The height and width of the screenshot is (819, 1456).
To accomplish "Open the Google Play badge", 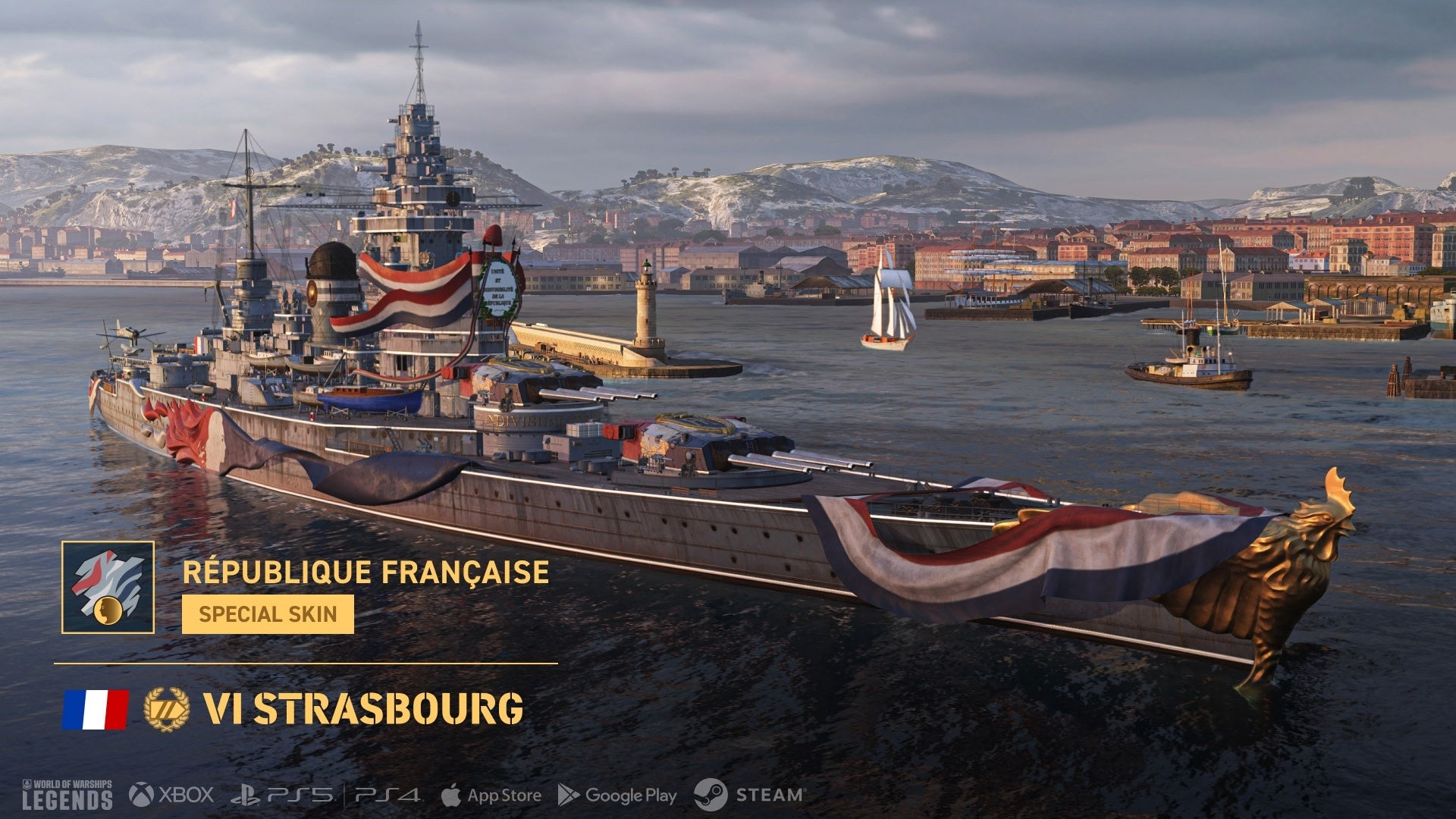I will [617, 795].
